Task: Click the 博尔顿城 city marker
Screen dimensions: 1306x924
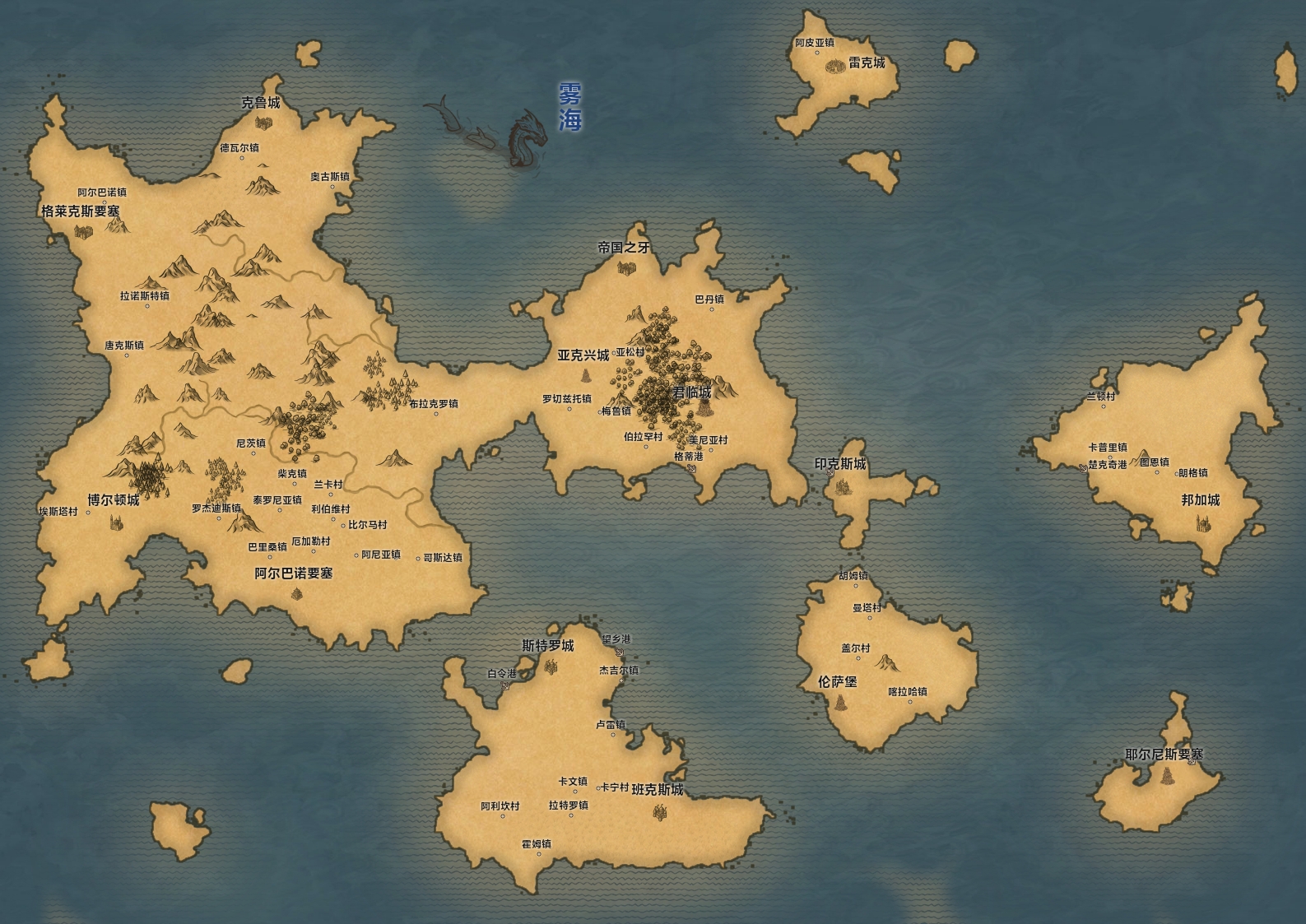Action: (x=114, y=521)
